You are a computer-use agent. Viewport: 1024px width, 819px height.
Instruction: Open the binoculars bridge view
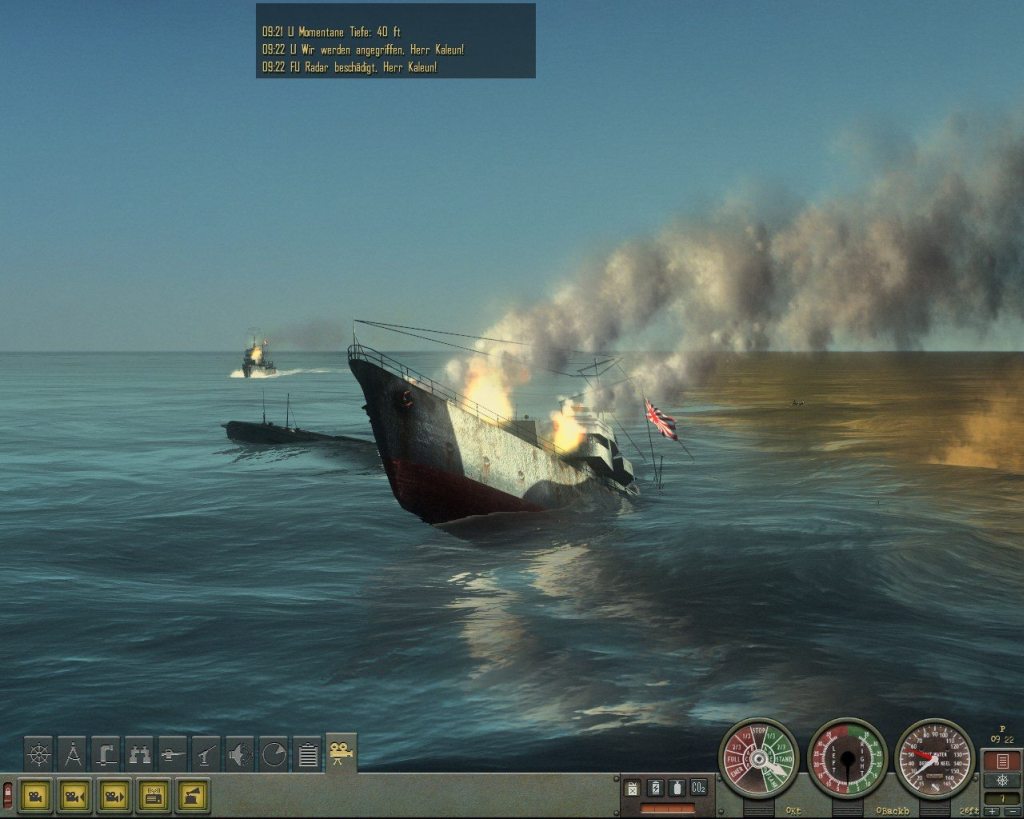[x=140, y=754]
